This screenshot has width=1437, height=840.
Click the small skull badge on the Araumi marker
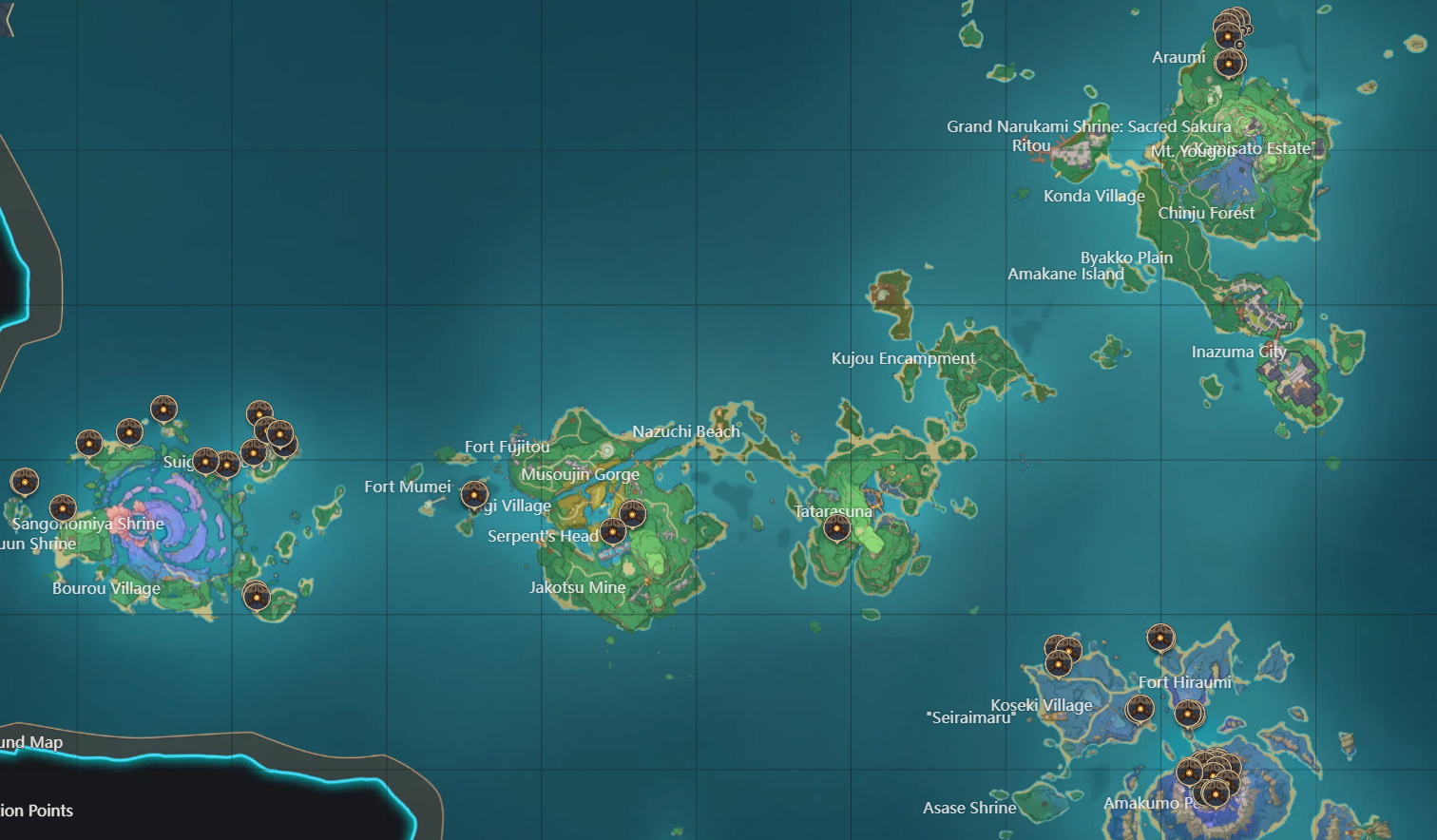click(1240, 45)
